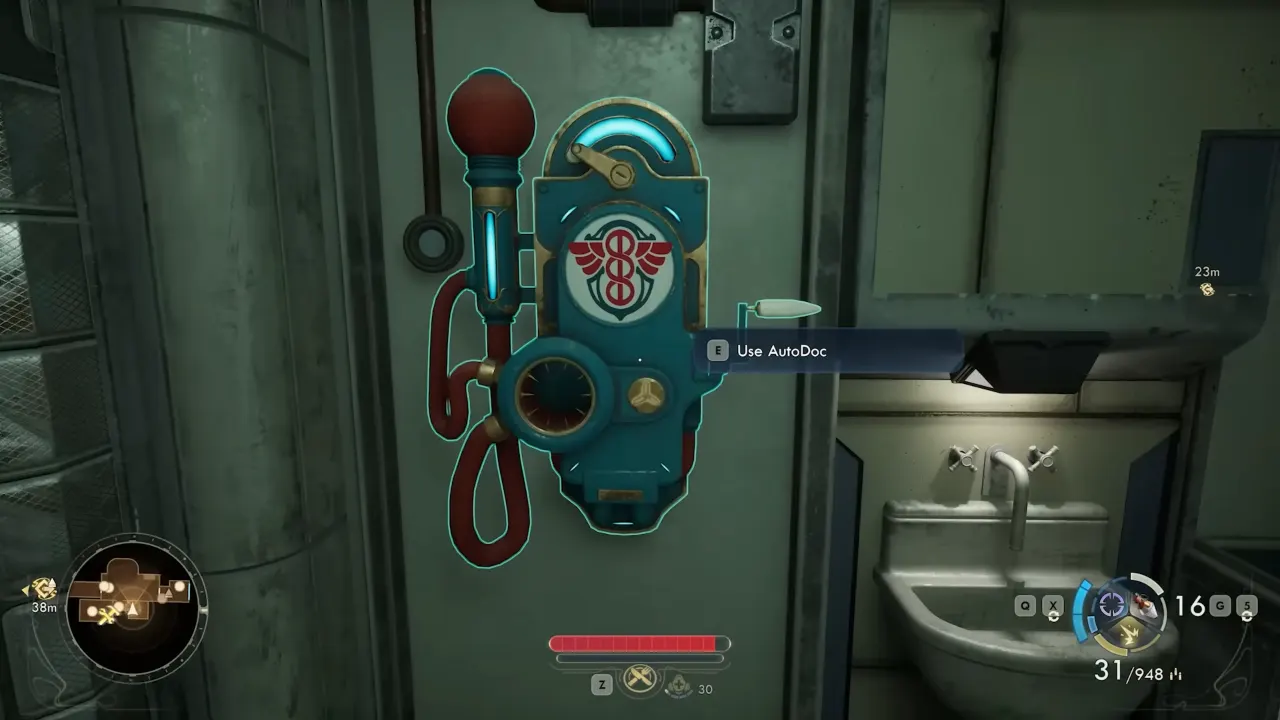Click the G grenade key prompt
This screenshot has width=1280, height=720.
click(1219, 604)
